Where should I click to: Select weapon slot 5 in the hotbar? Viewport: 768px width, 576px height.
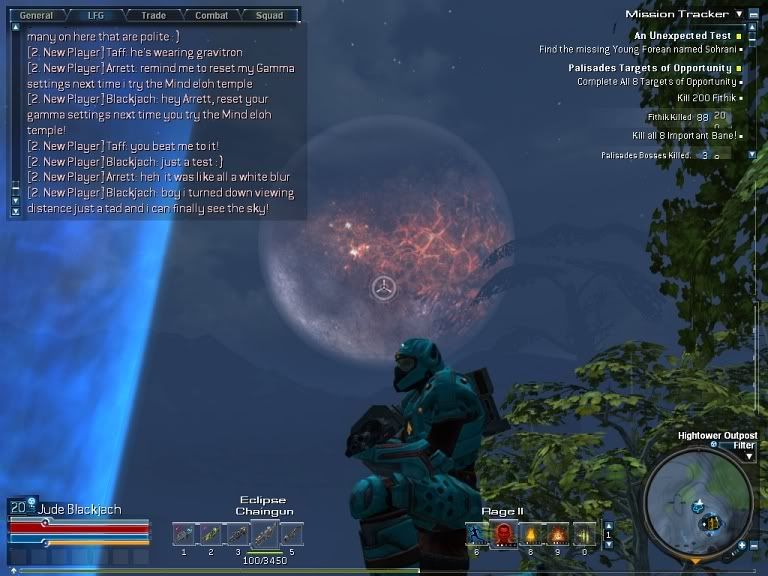tap(291, 534)
